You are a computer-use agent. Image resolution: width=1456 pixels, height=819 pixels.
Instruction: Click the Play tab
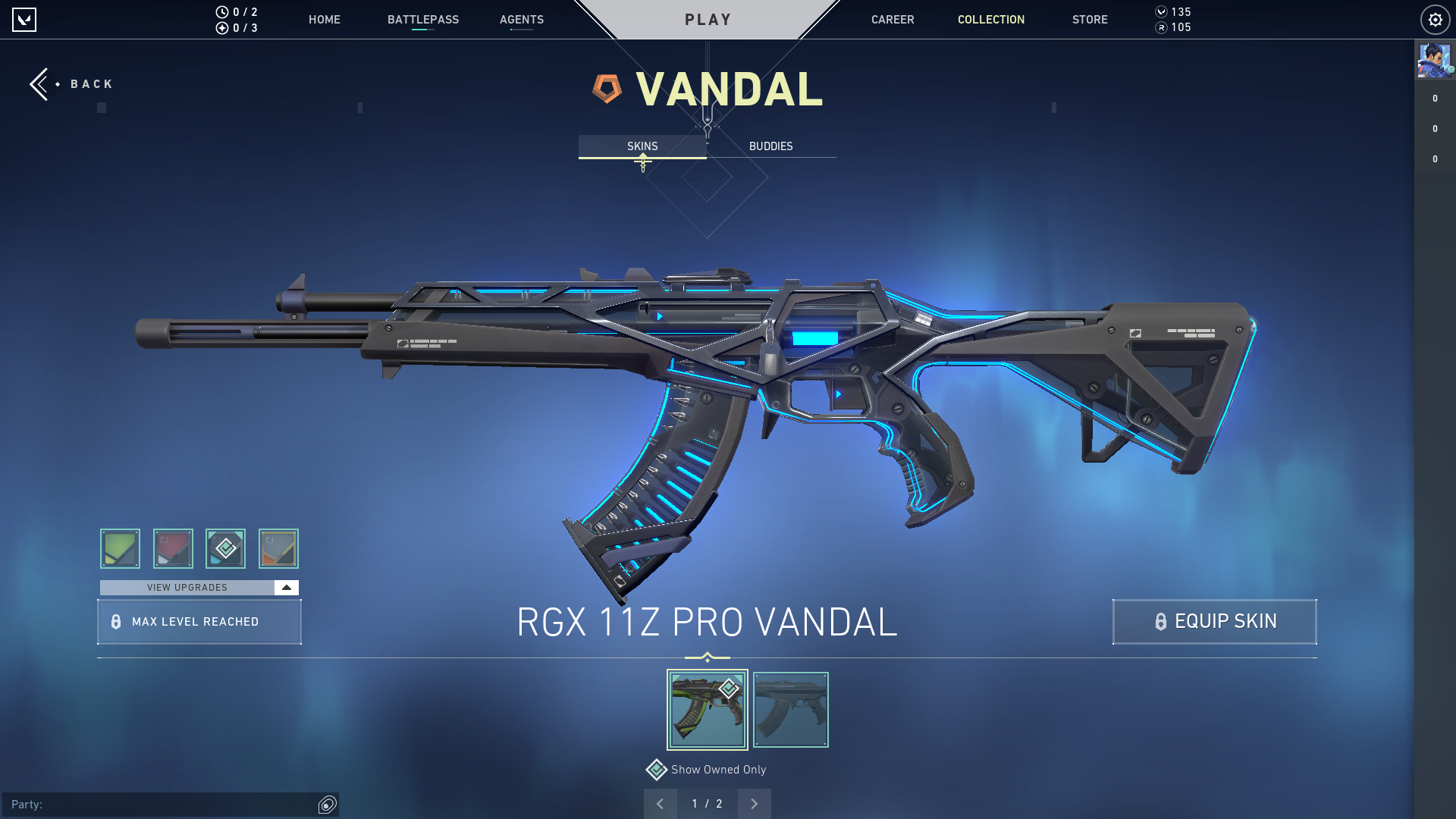[708, 20]
